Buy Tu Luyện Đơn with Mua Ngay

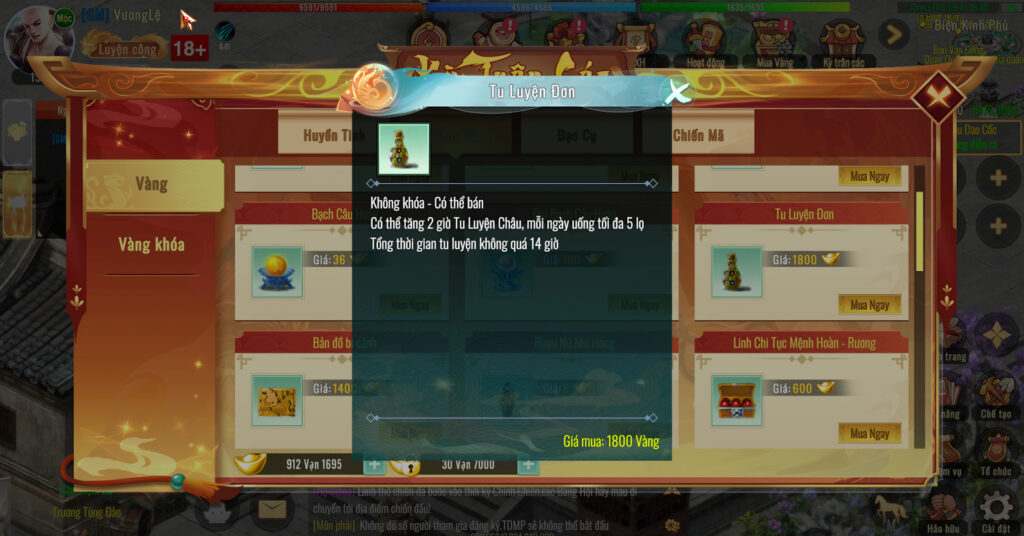[869, 304]
